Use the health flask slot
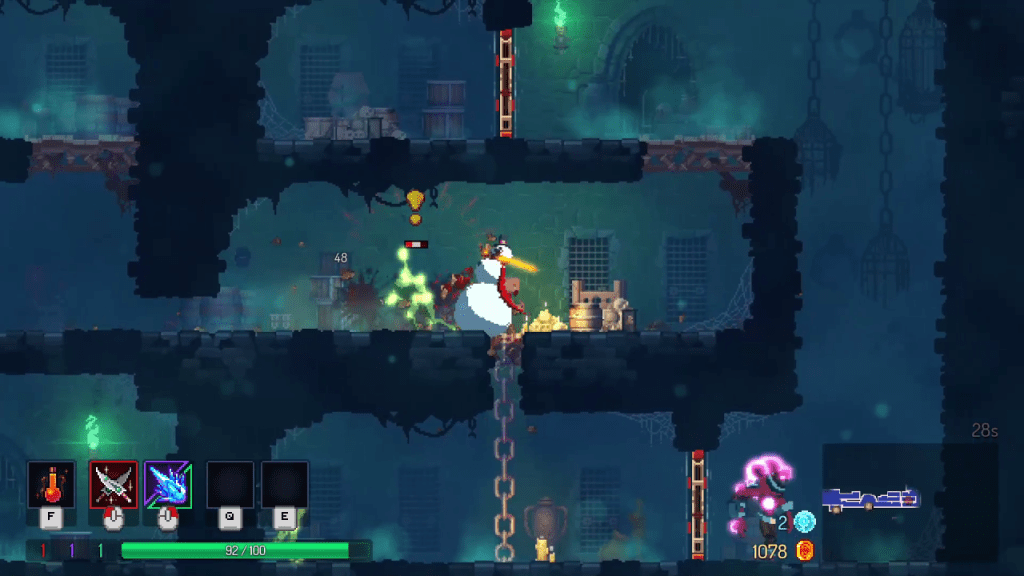The image size is (1024, 576). [x=51, y=485]
